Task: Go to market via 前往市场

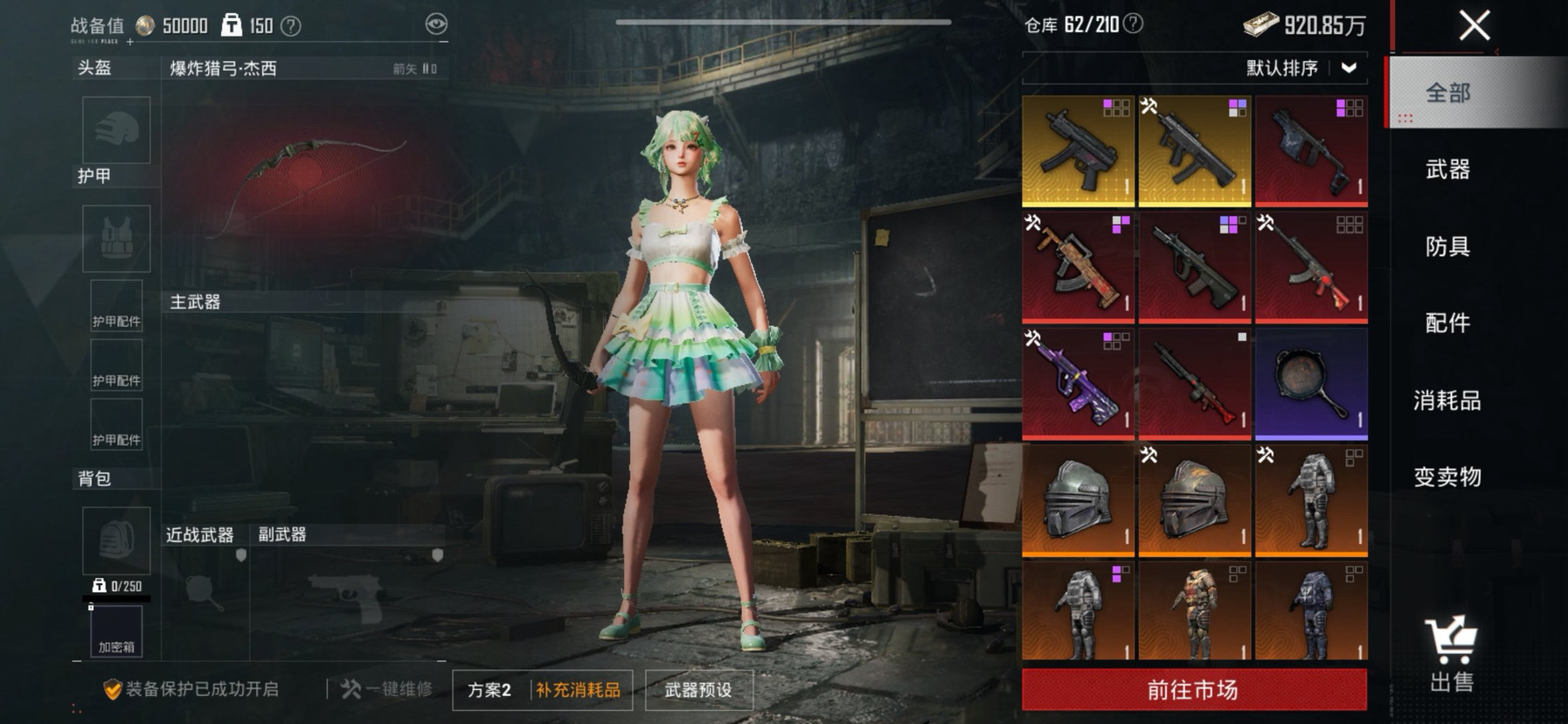Action: coord(1194,690)
